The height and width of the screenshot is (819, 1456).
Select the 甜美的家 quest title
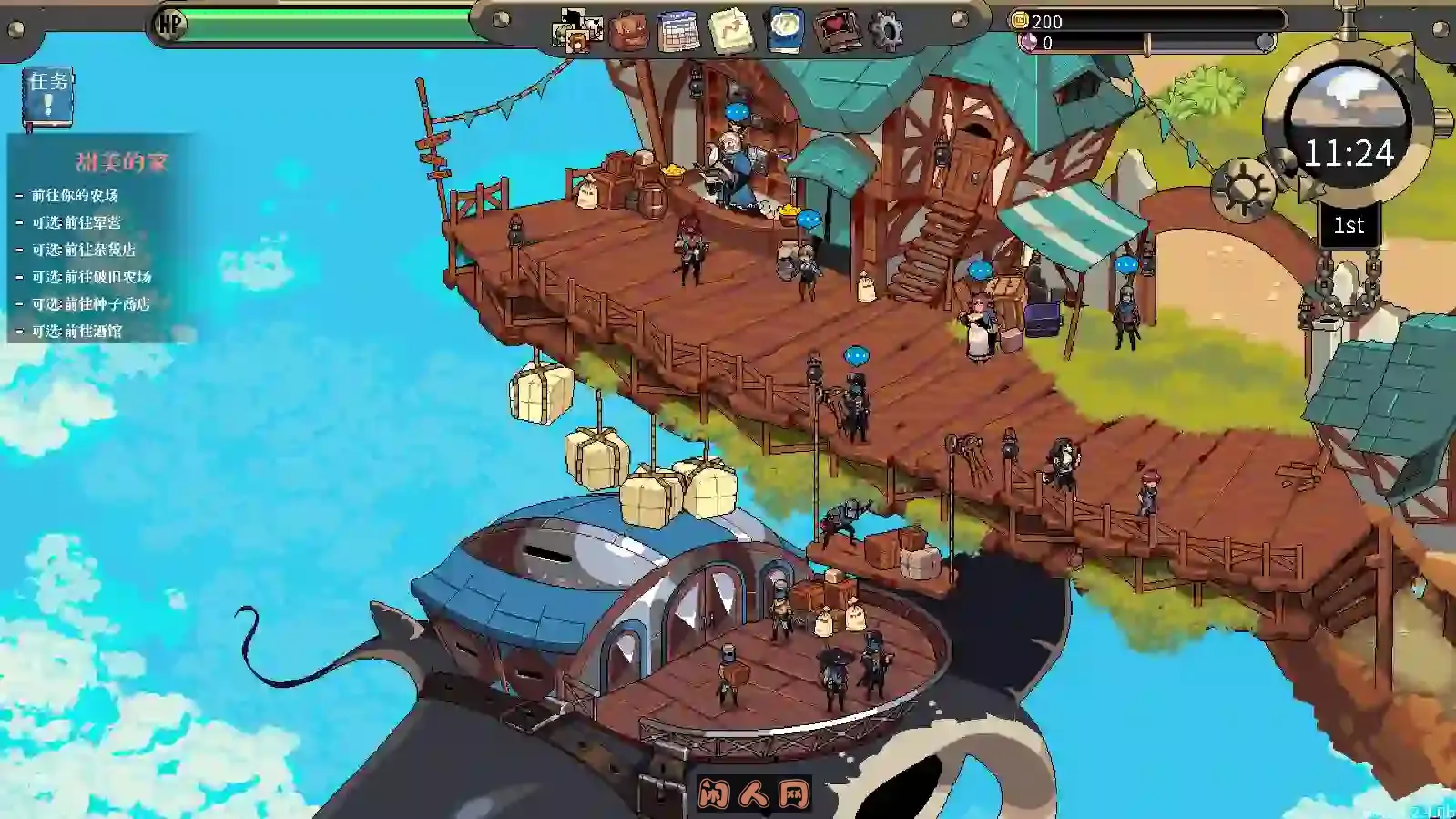tap(121, 162)
